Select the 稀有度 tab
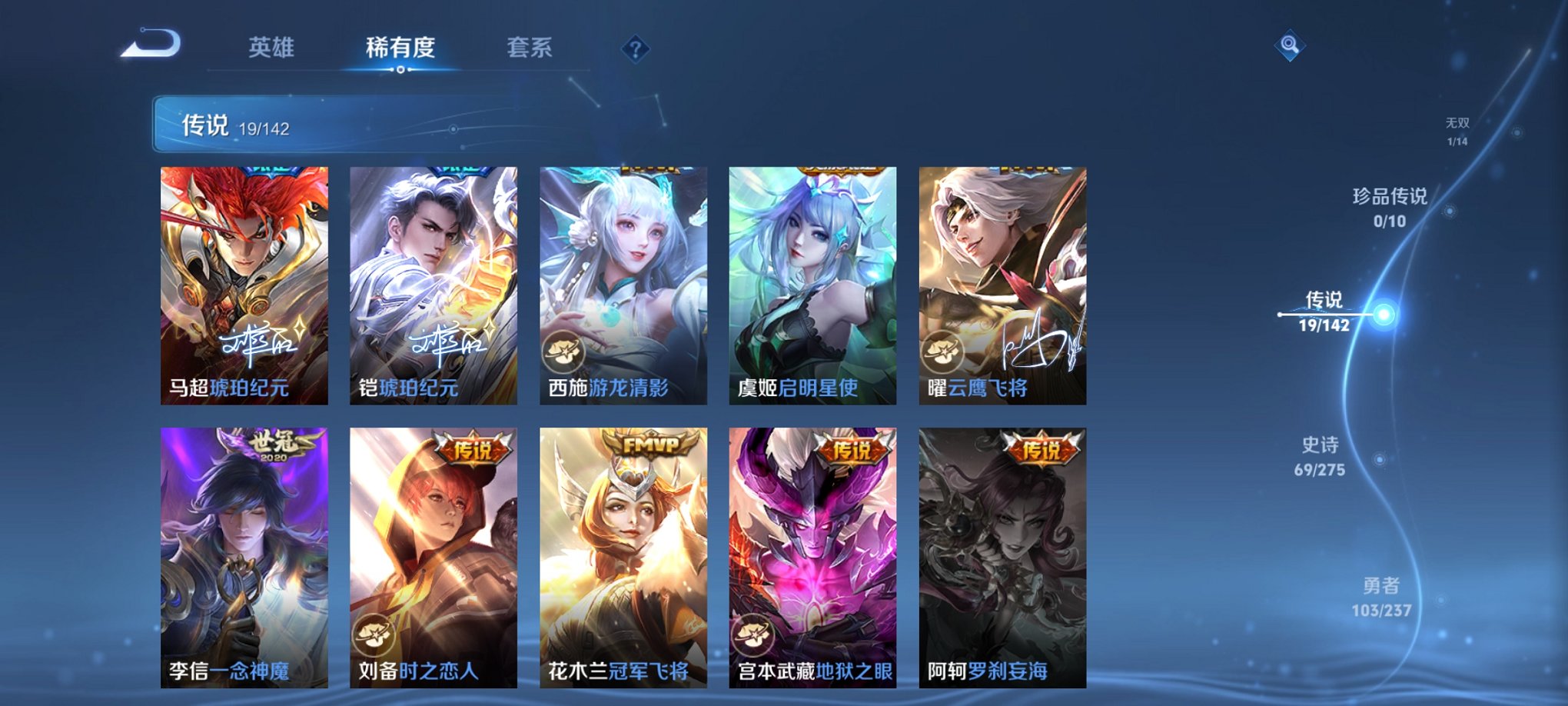 coord(399,46)
